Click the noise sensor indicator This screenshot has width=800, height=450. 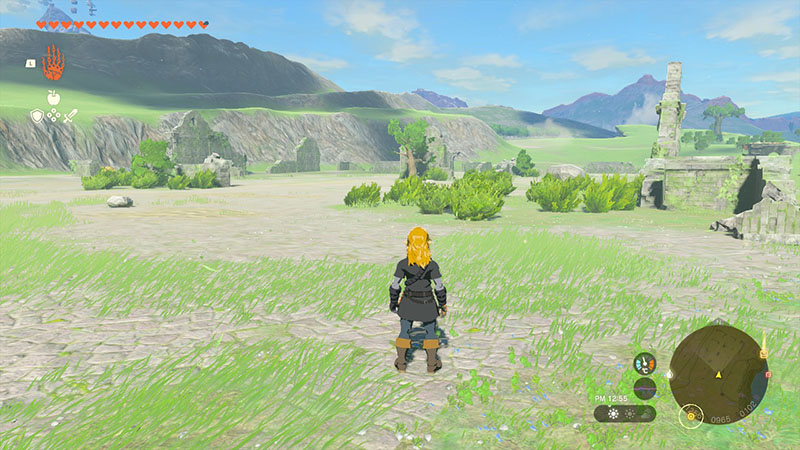(x=645, y=388)
